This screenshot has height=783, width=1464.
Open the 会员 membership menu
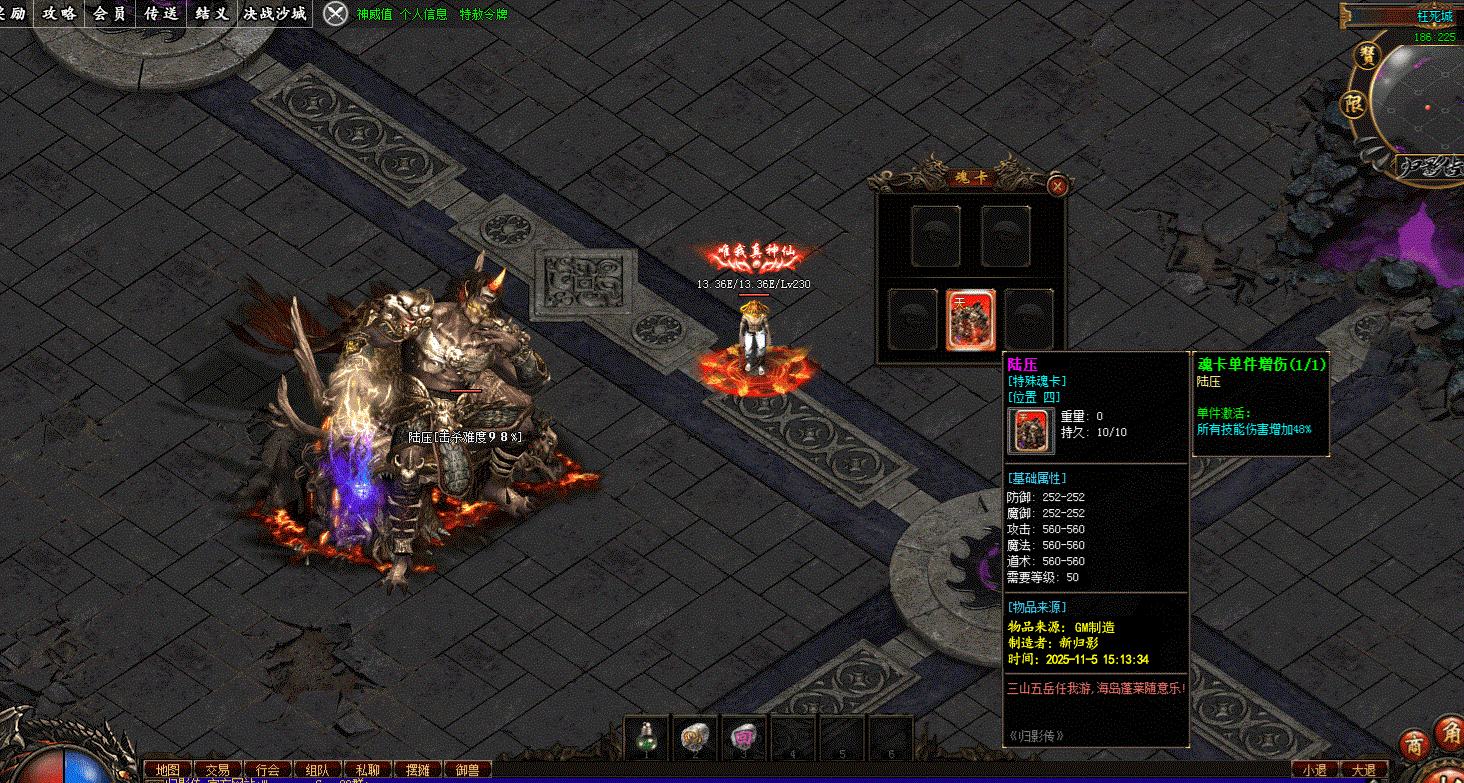pos(110,14)
